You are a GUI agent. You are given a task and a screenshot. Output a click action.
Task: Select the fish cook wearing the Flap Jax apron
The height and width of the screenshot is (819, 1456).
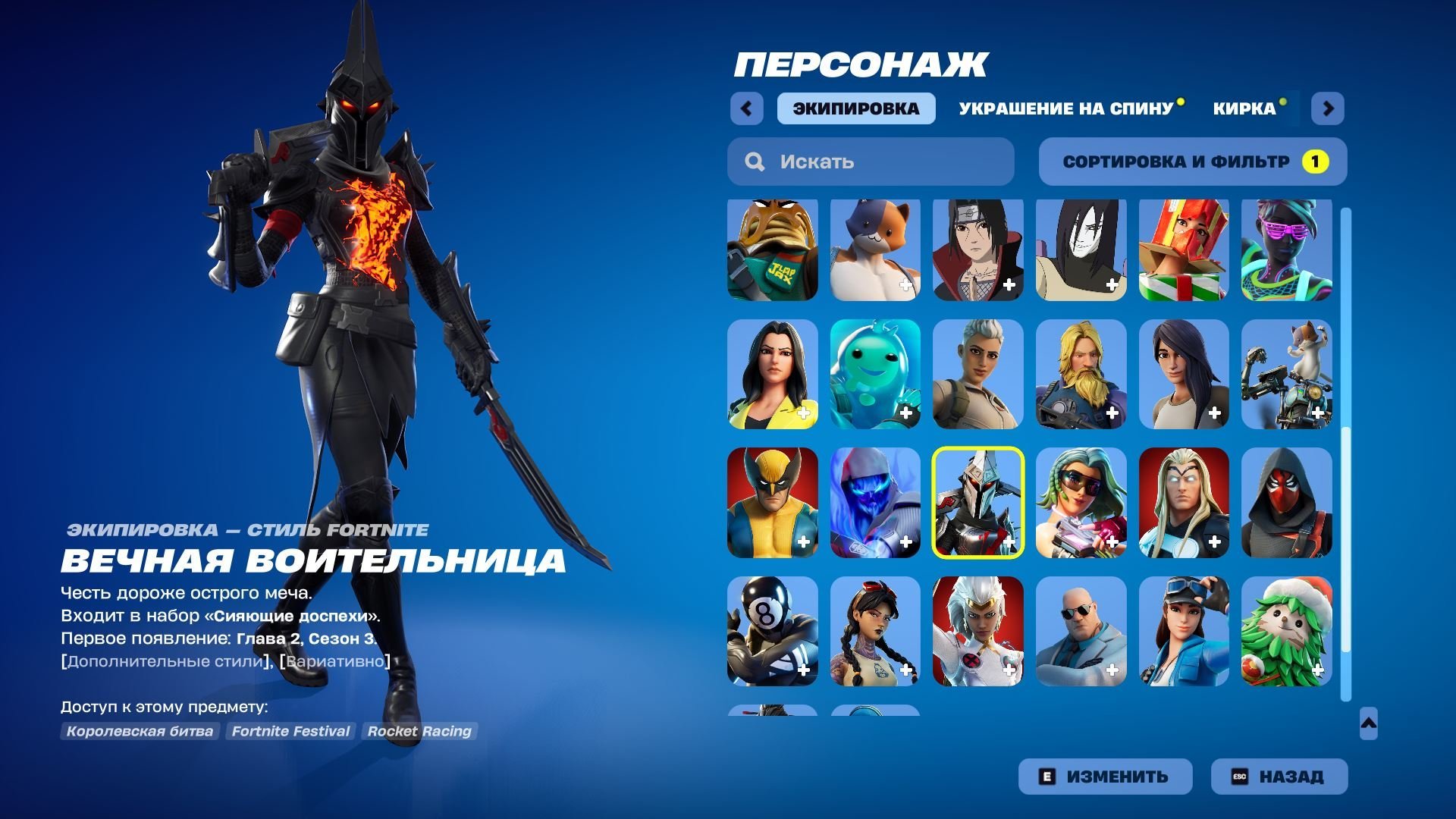pos(772,249)
